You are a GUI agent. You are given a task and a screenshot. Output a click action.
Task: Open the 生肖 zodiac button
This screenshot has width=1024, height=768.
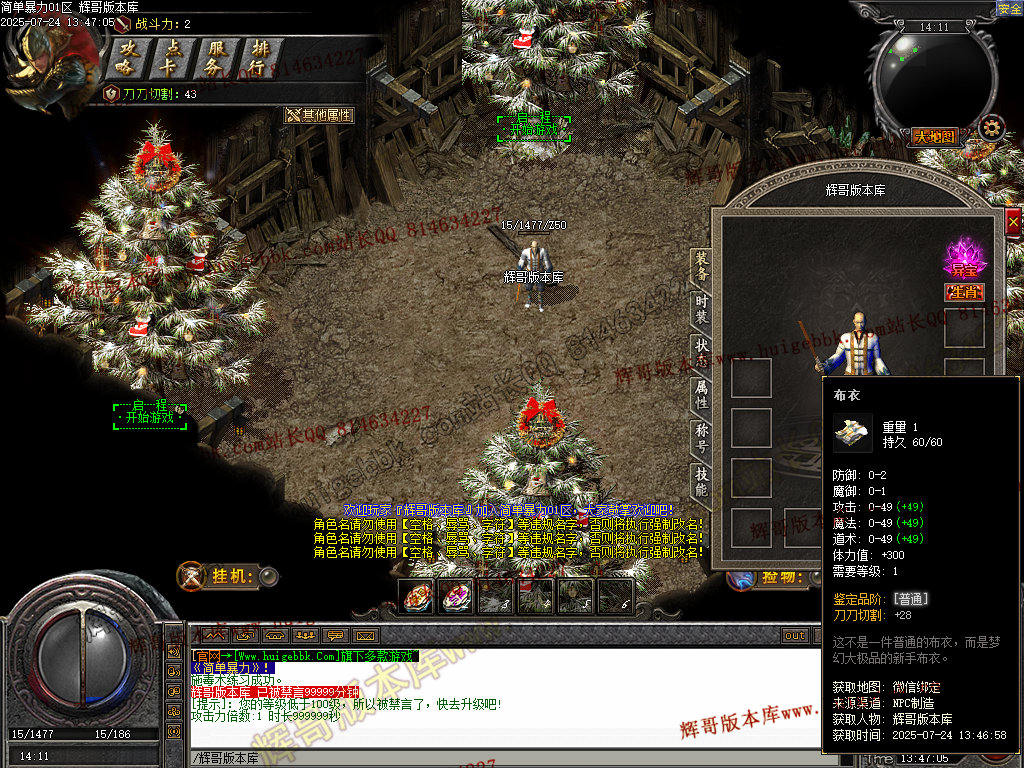(x=965, y=292)
